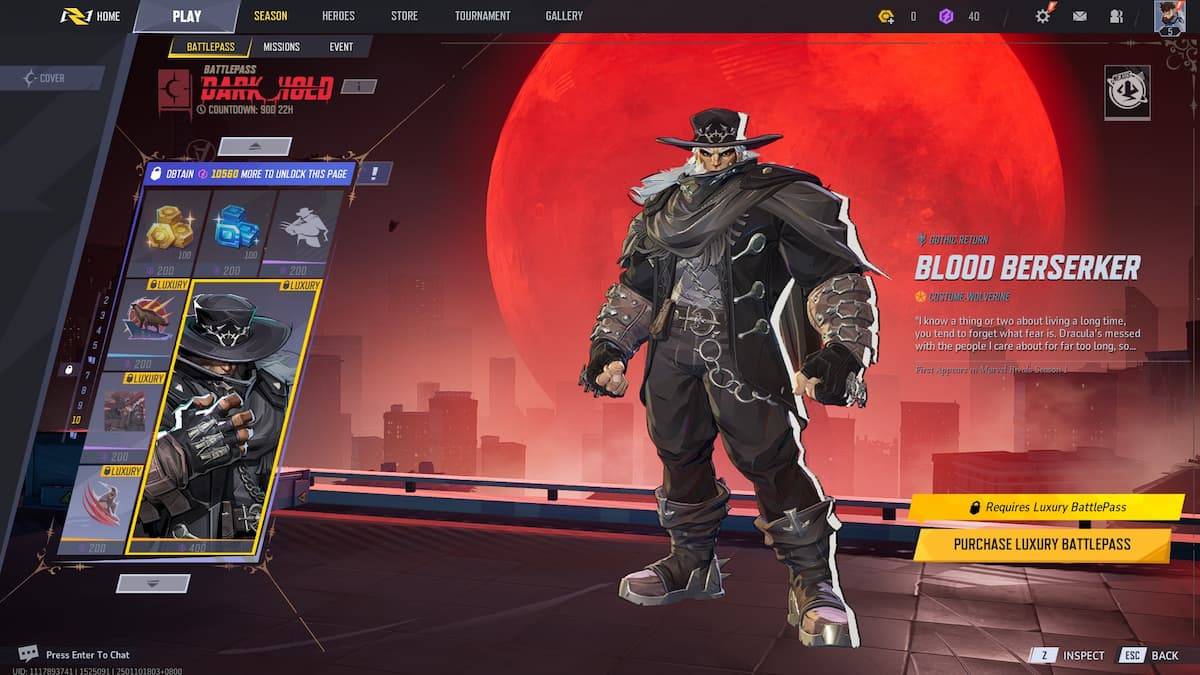Open the Heroes menu
Image resolution: width=1200 pixels, height=675 pixels.
[338, 16]
